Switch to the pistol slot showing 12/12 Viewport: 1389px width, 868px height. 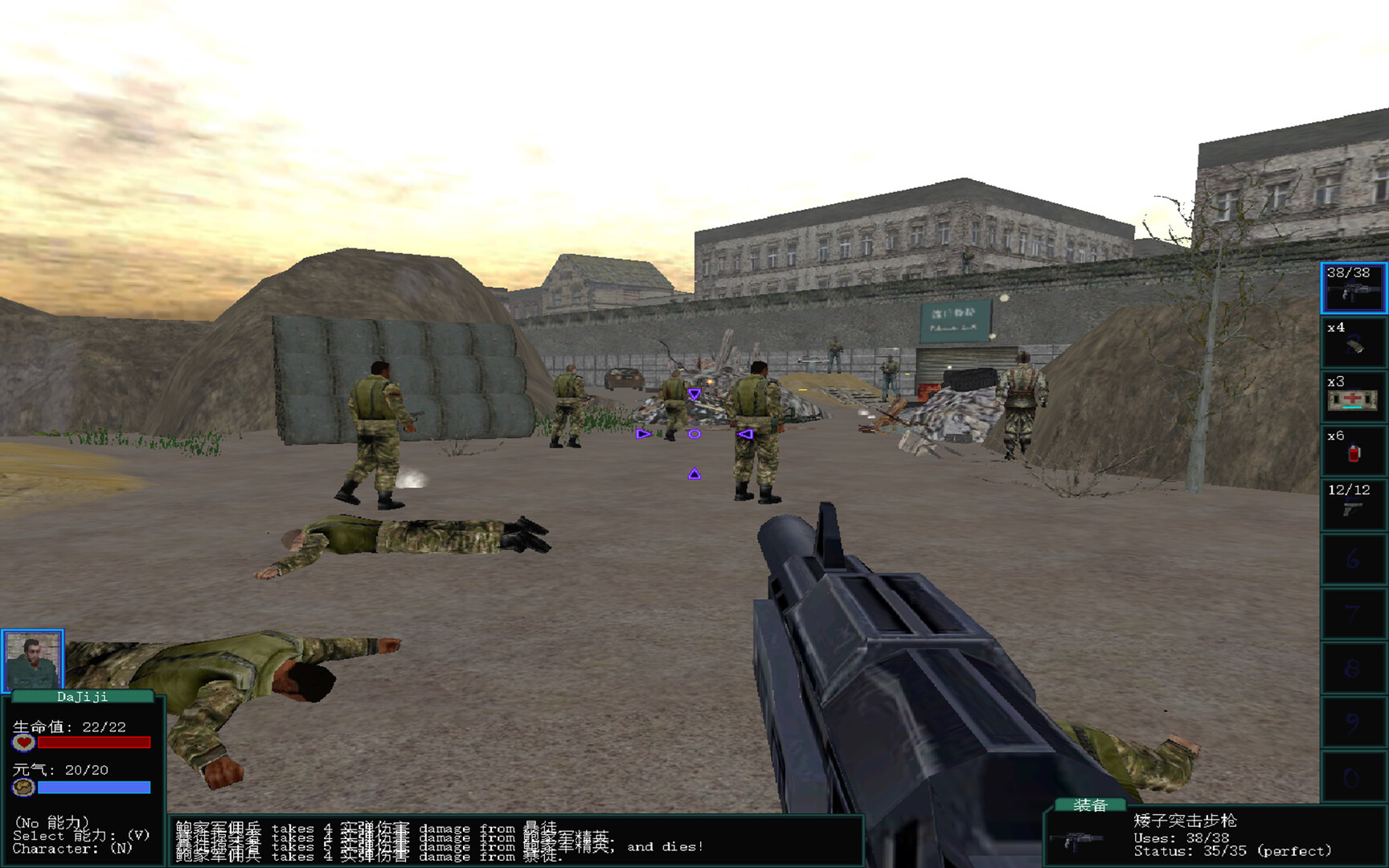pyautogui.click(x=1354, y=504)
